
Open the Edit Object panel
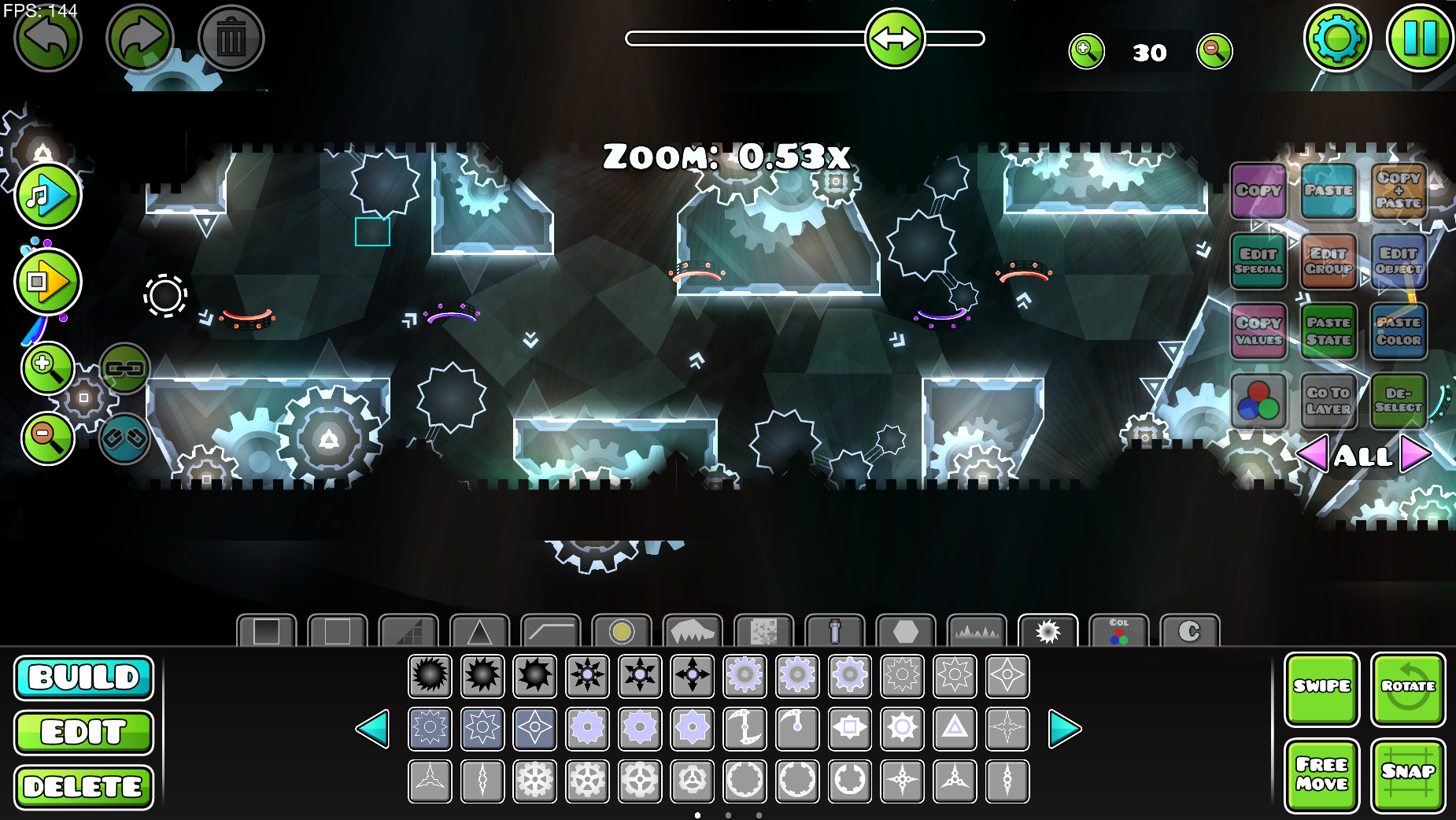pyautogui.click(x=1399, y=262)
